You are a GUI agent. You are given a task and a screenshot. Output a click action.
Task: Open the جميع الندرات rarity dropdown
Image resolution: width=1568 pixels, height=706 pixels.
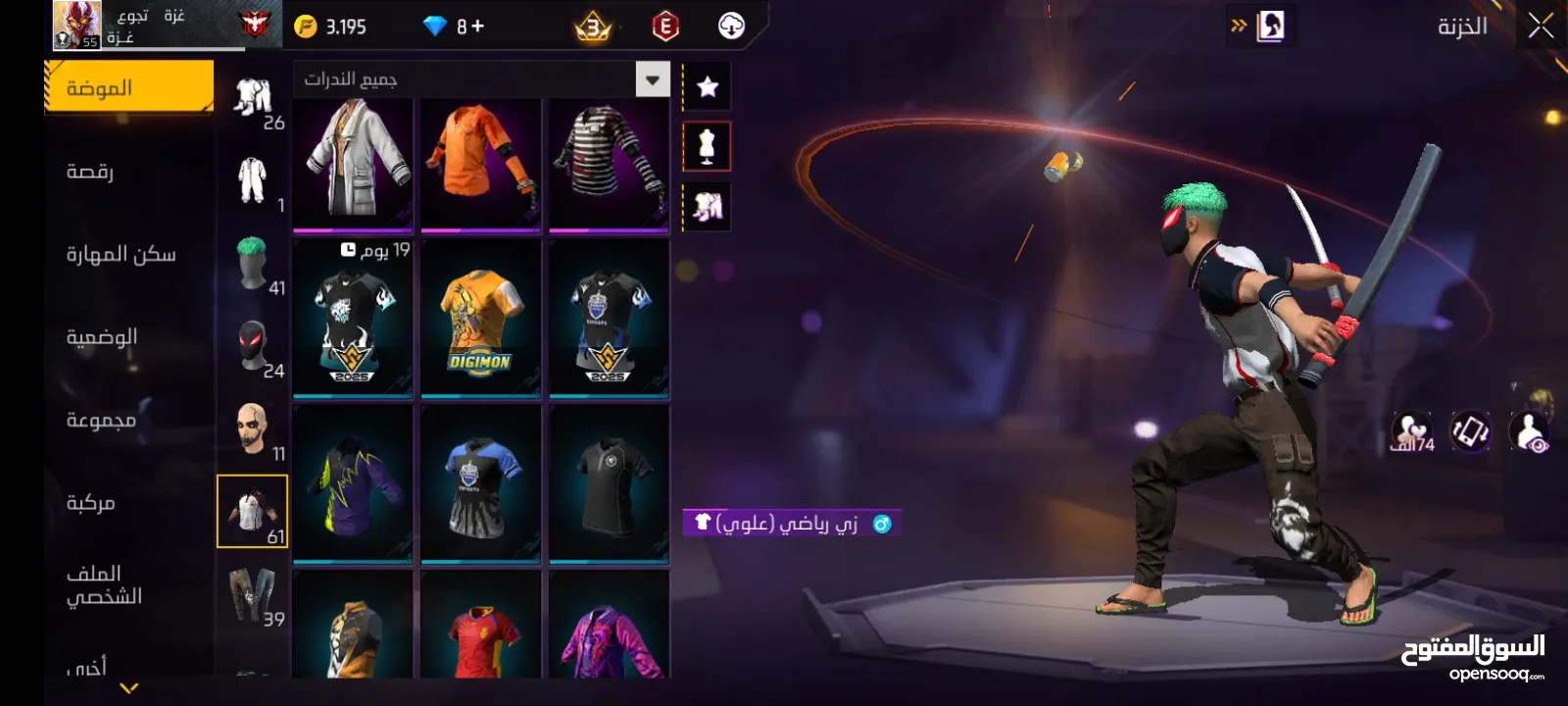(x=480, y=79)
